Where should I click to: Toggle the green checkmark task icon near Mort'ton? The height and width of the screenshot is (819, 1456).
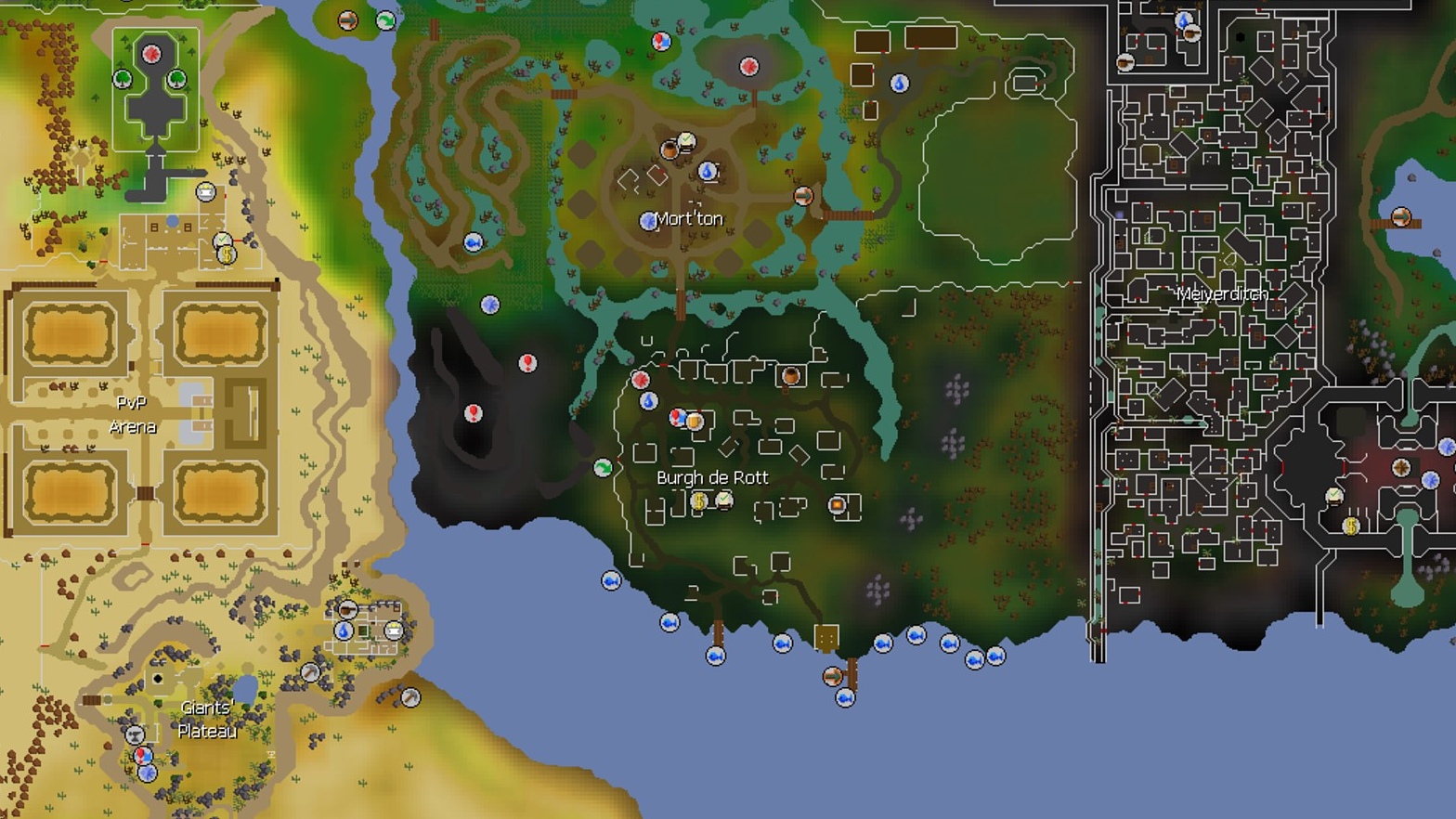(687, 140)
